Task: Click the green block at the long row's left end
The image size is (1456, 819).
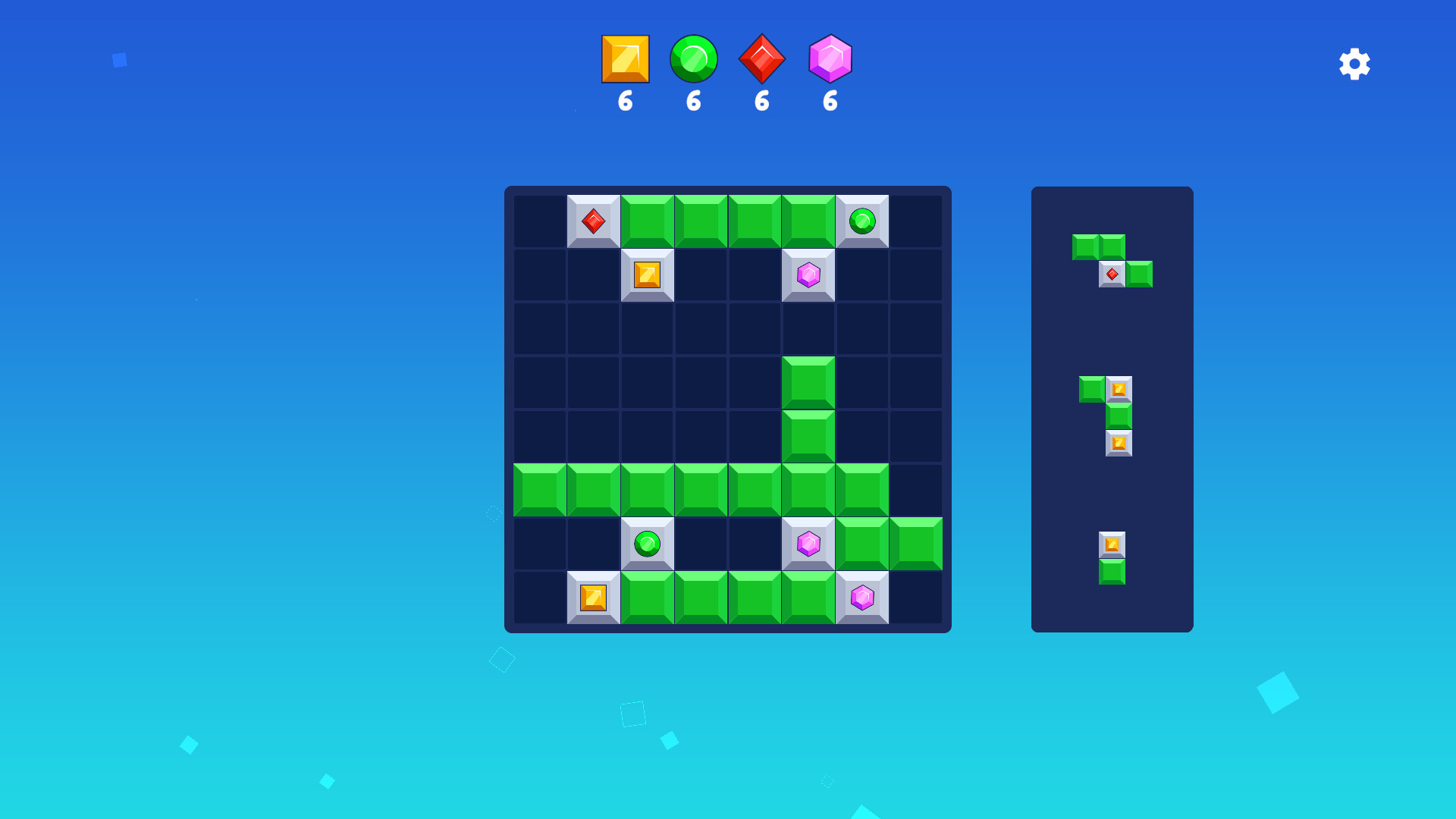Action: click(539, 491)
